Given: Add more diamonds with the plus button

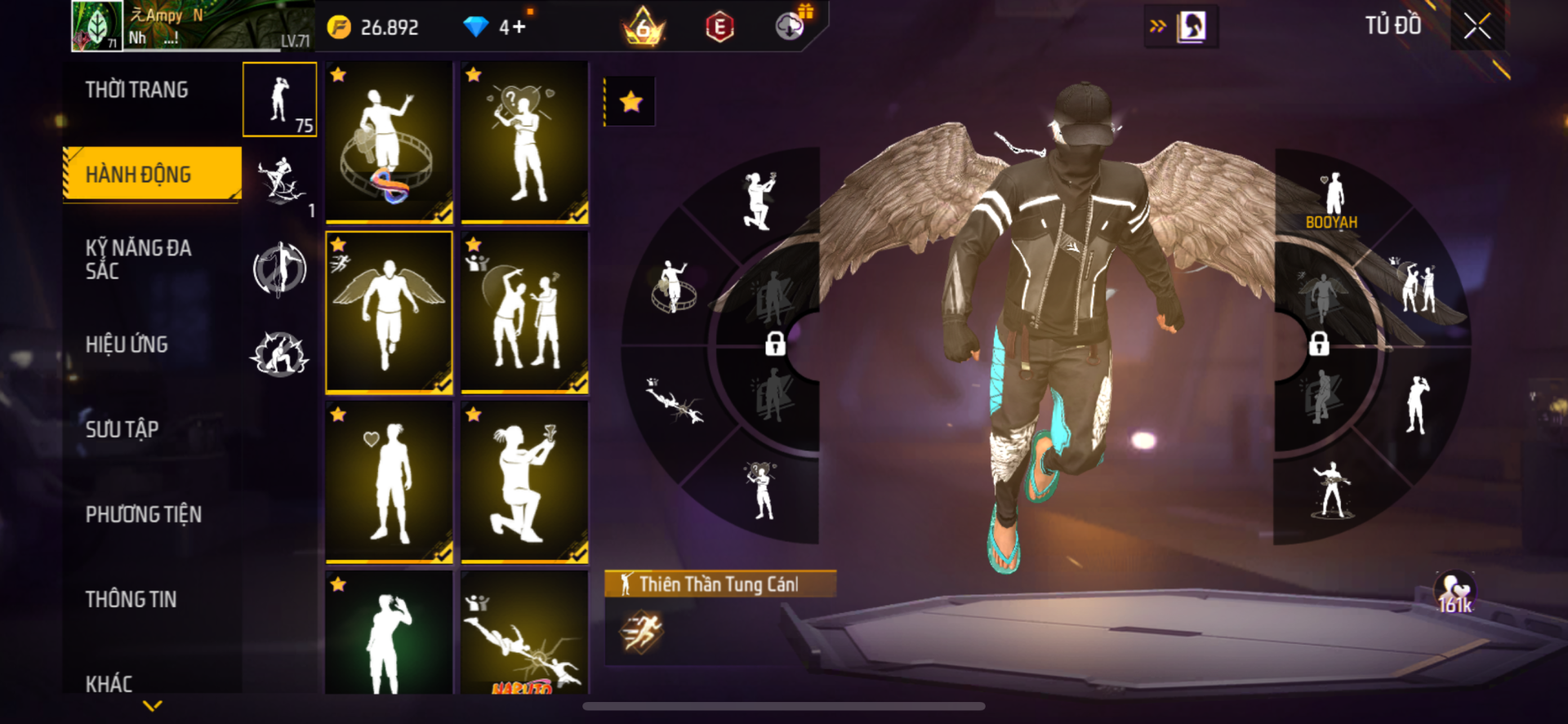Looking at the screenshot, I should [x=519, y=27].
